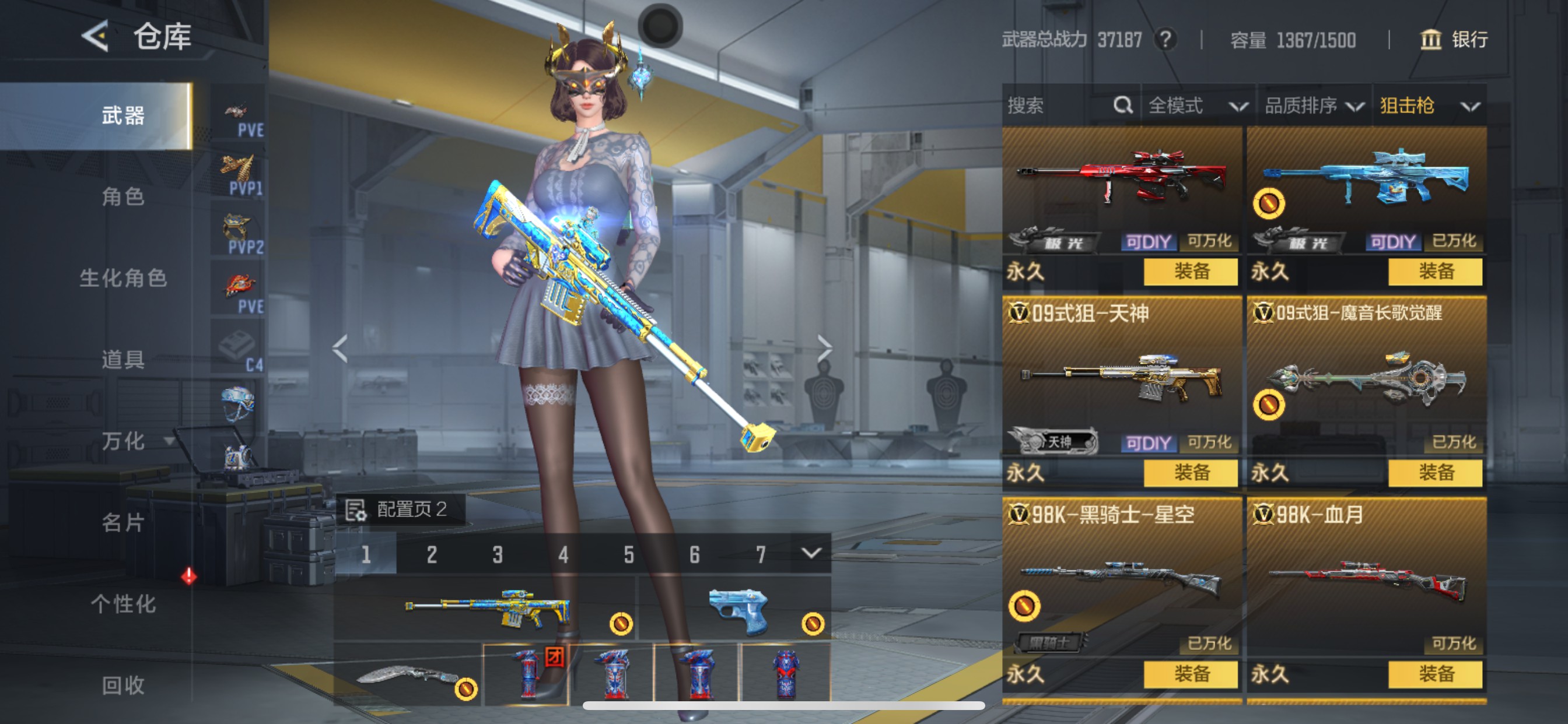Image resolution: width=1568 pixels, height=724 pixels.
Task: Open the 生化角色 category
Action: (x=123, y=278)
